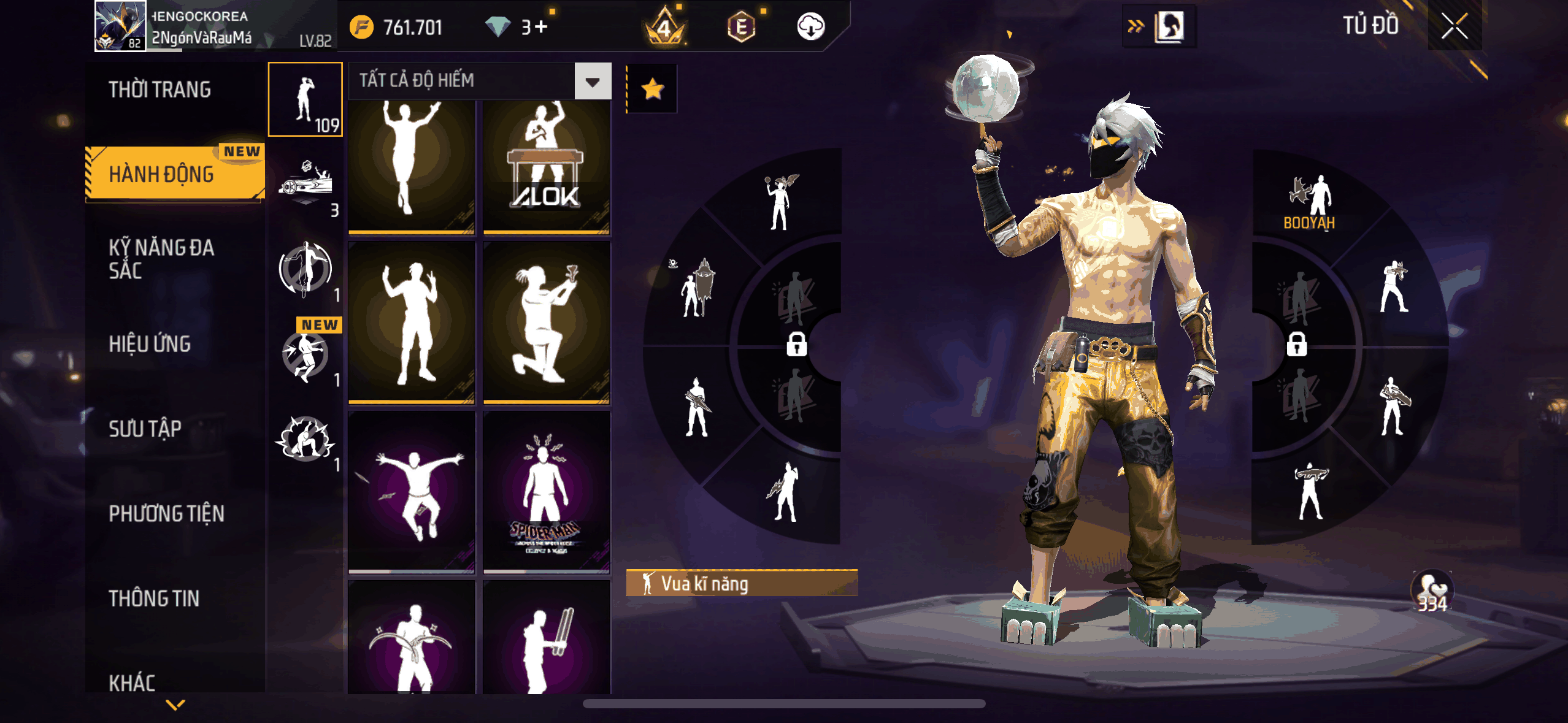Click the Vua kĩ năng banner
The image size is (1568, 723).
coord(741,583)
